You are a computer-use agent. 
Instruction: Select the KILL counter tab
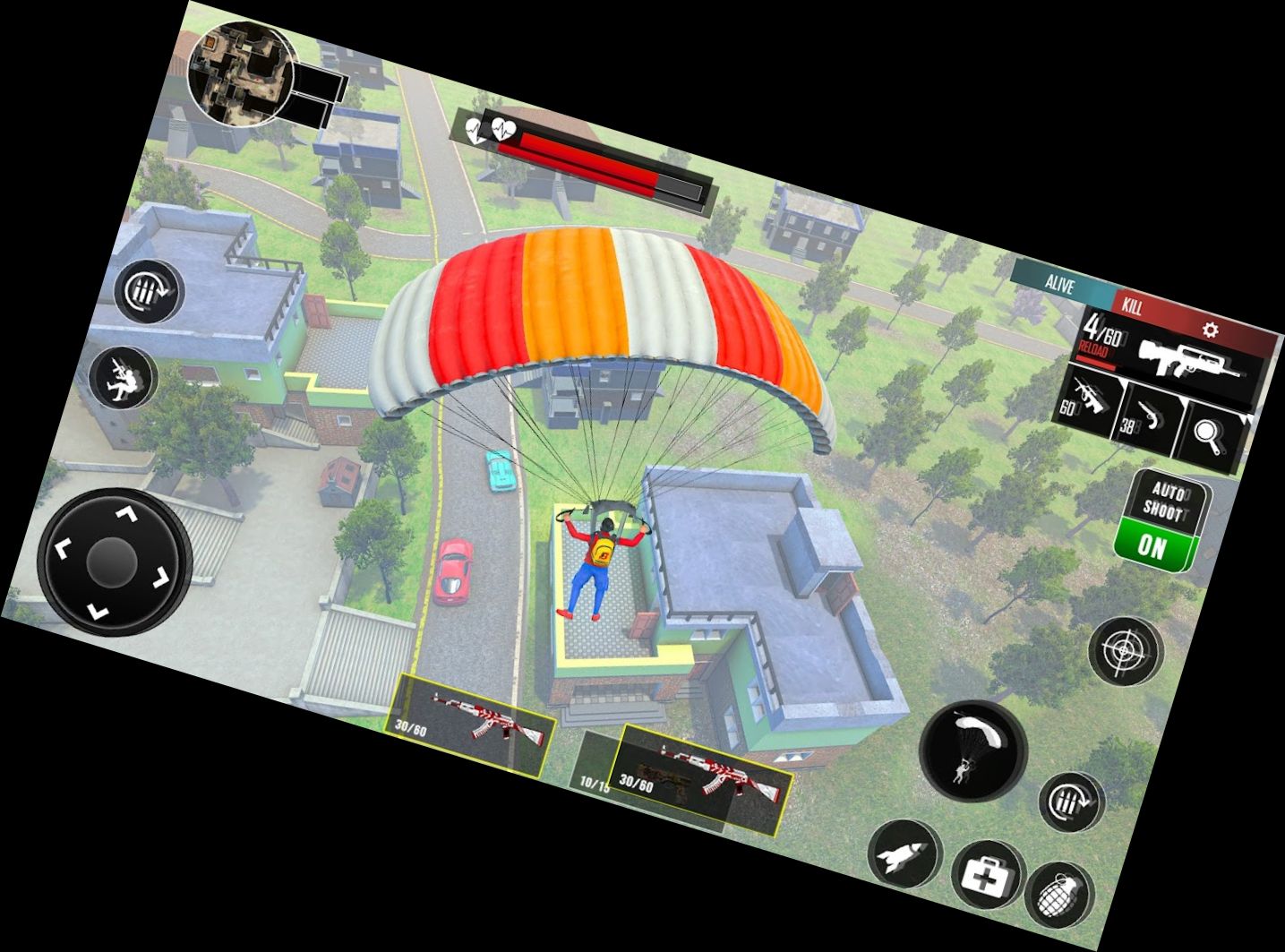point(1132,306)
